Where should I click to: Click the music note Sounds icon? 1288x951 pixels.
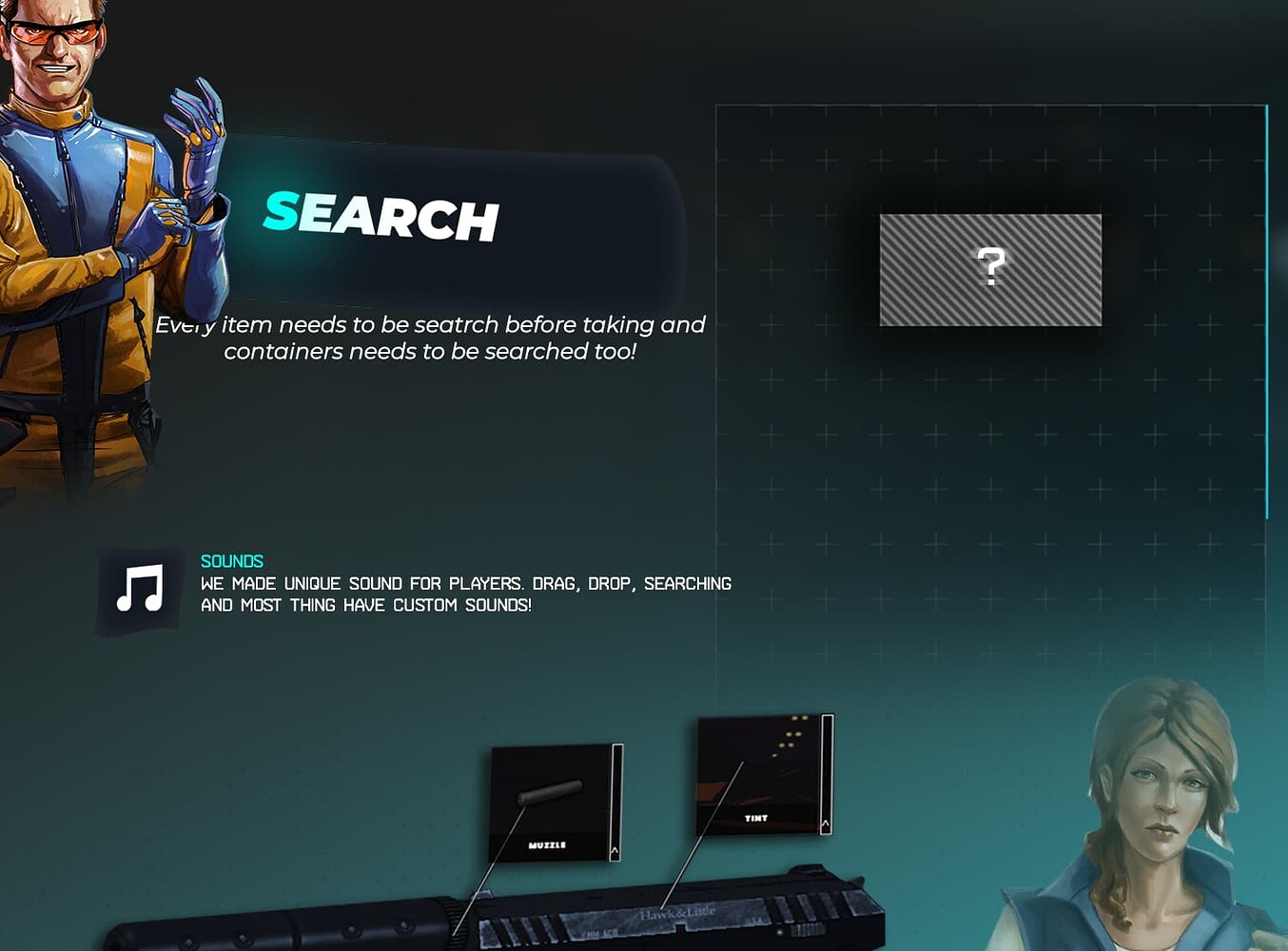pyautogui.click(x=138, y=587)
